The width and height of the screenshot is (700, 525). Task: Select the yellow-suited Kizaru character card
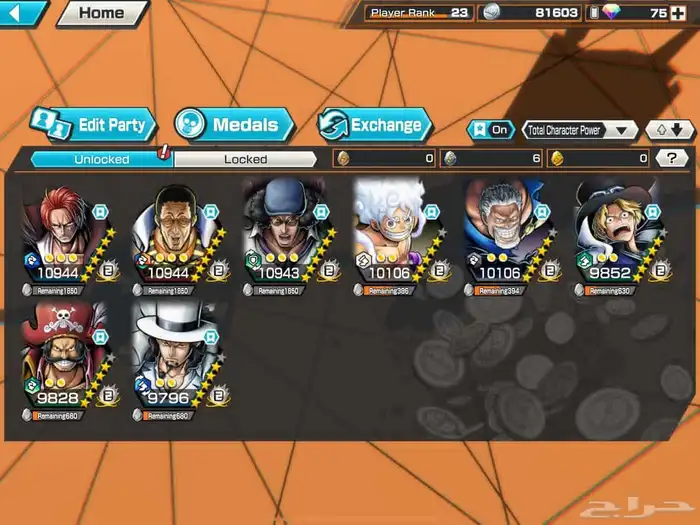180,237
